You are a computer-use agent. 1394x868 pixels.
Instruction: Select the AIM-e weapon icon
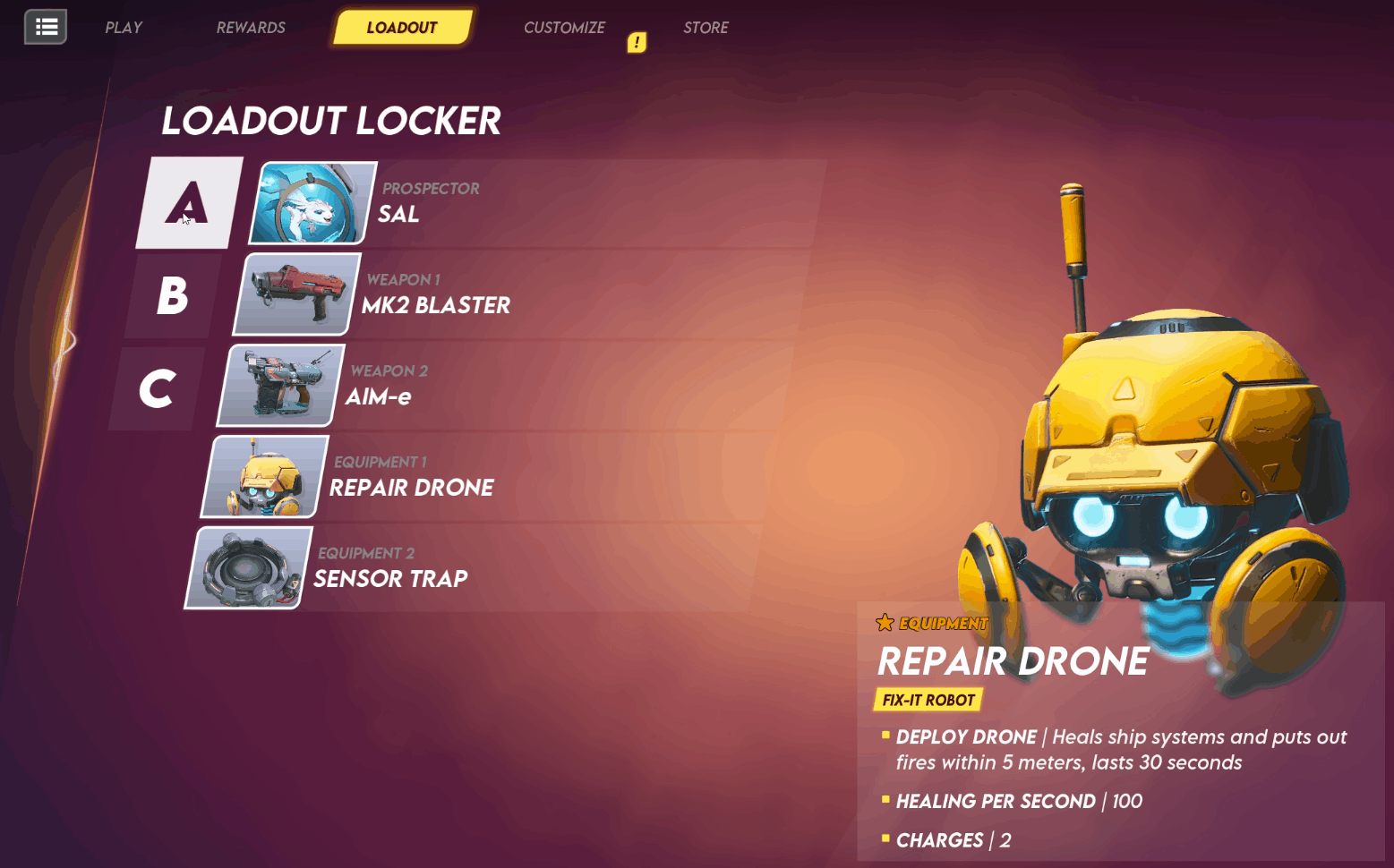click(278, 385)
